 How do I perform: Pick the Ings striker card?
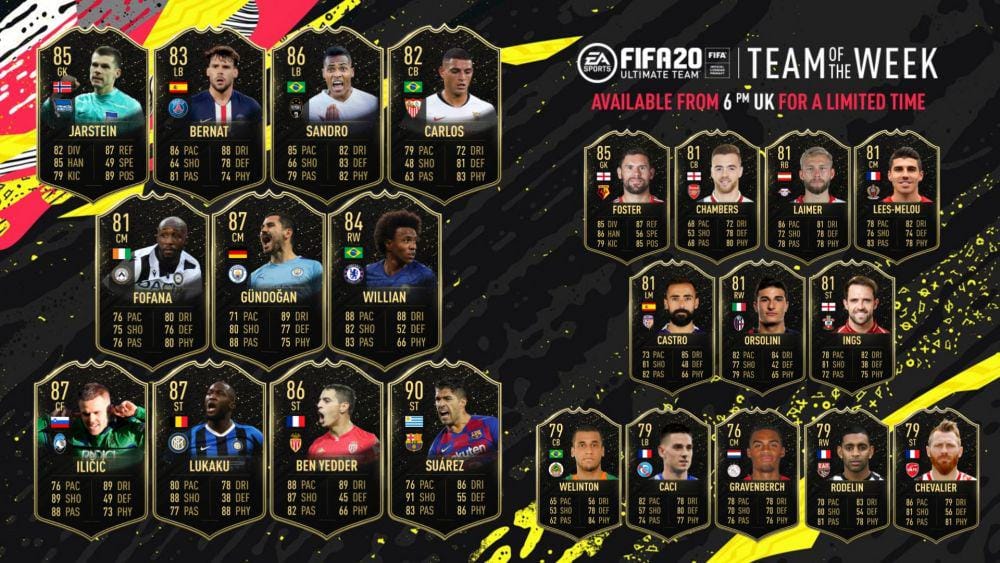coord(850,325)
